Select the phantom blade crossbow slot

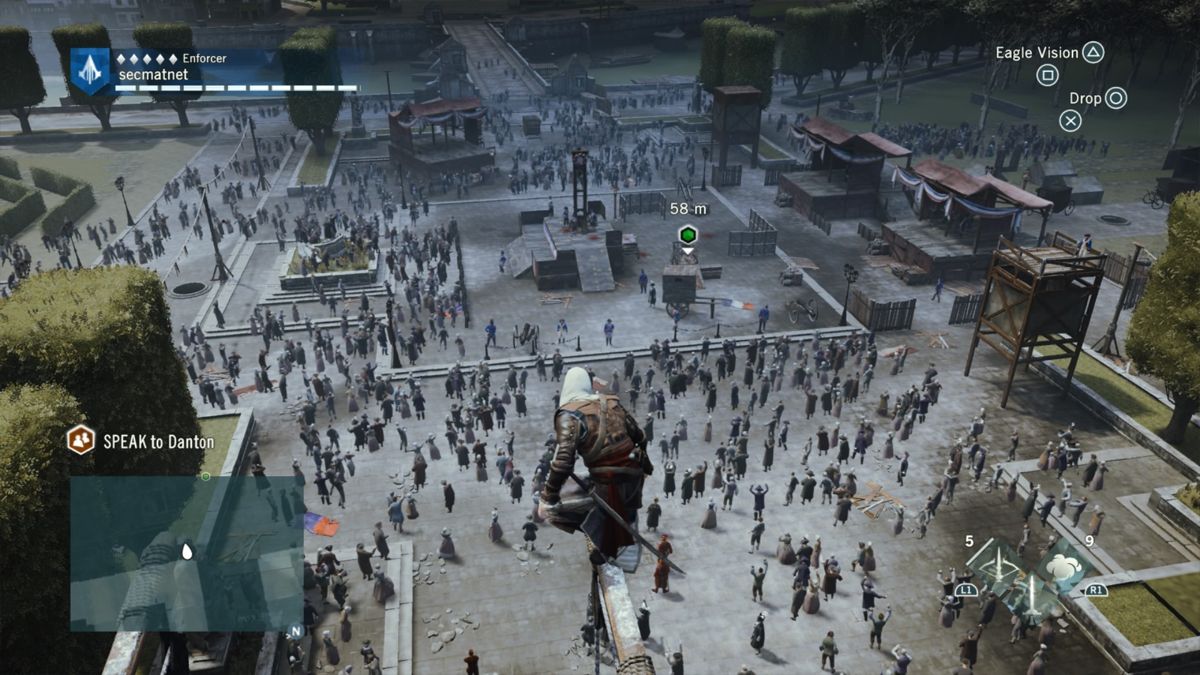[x=997, y=564]
